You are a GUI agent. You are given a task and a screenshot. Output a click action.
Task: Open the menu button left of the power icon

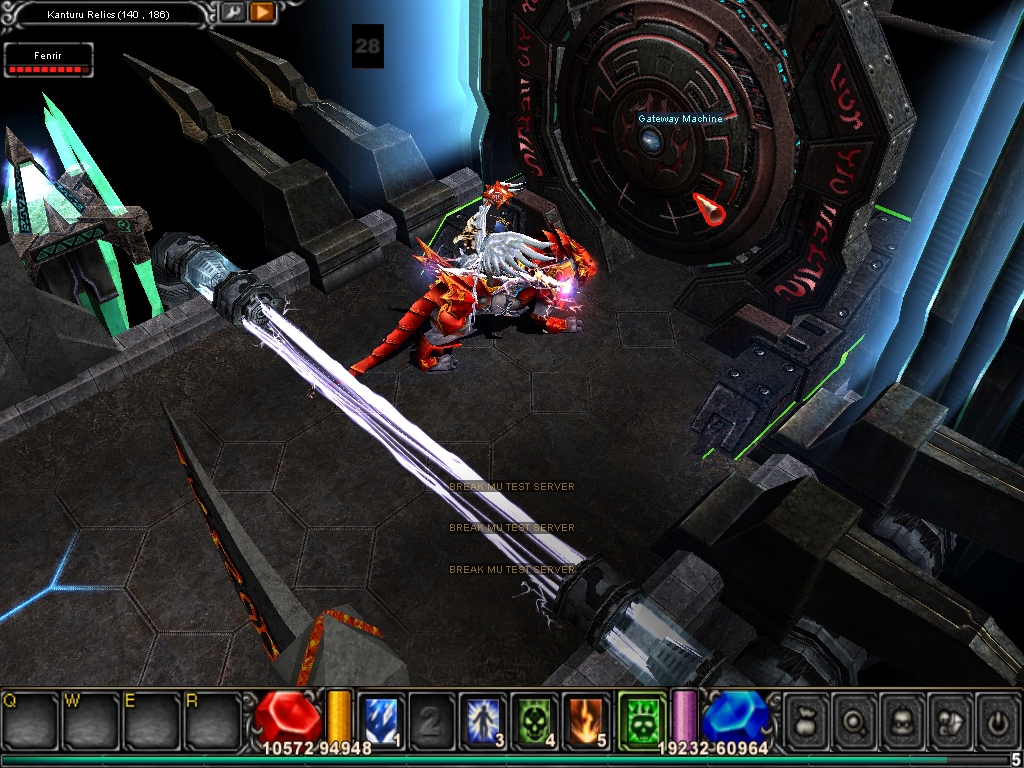pyautogui.click(x=949, y=718)
